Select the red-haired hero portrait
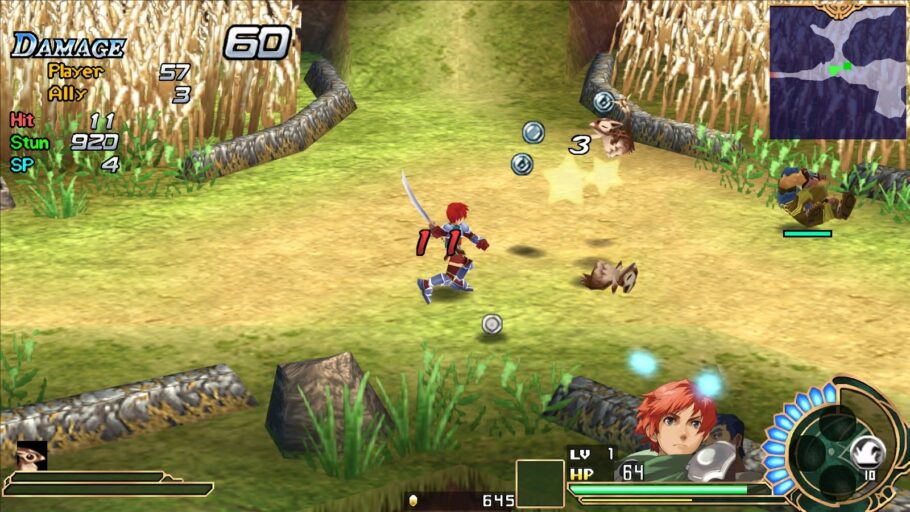This screenshot has width=910, height=512. click(x=680, y=423)
